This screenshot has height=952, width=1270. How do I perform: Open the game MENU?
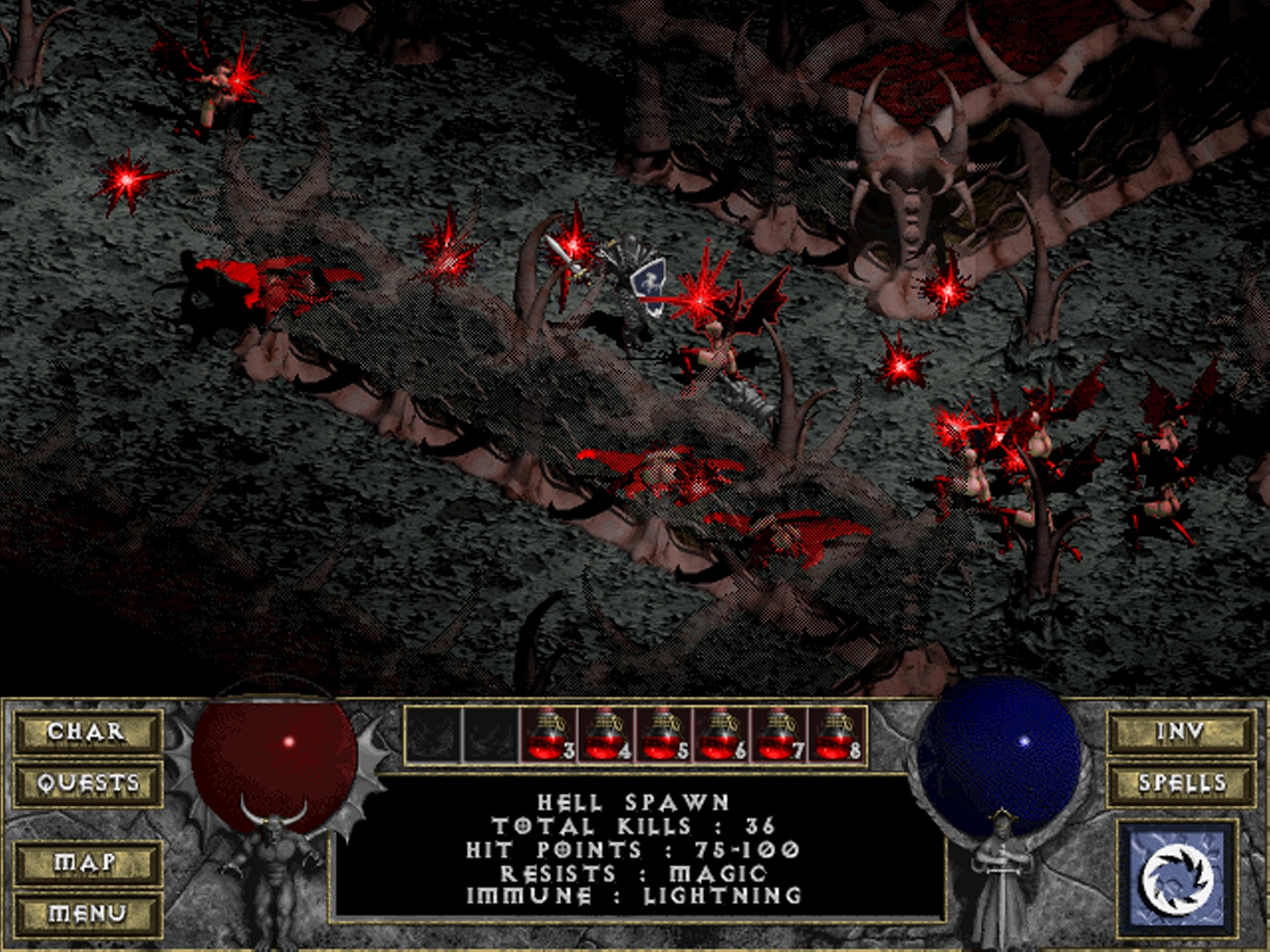86,913
